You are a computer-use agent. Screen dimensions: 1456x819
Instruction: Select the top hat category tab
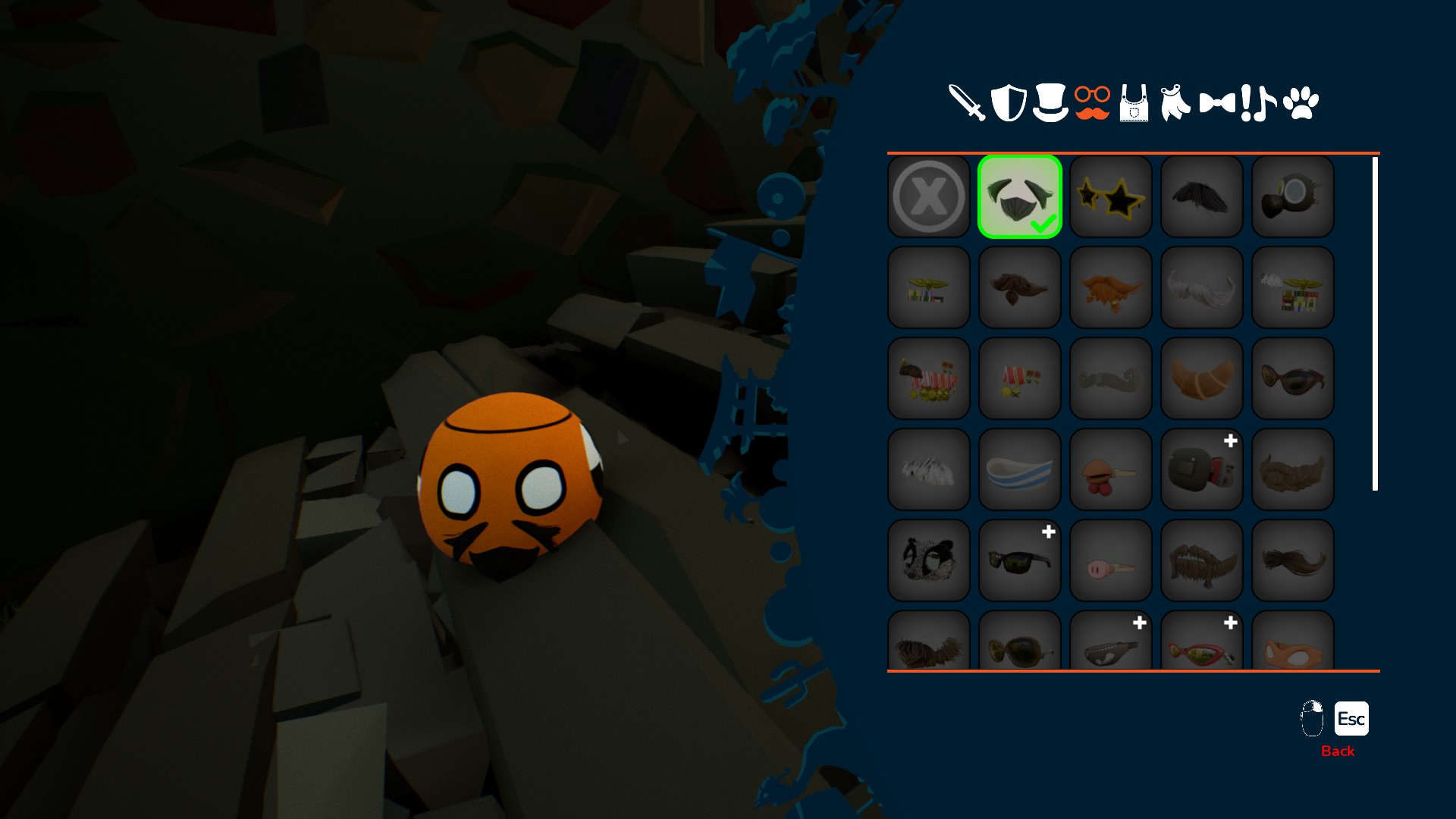[x=1050, y=102]
